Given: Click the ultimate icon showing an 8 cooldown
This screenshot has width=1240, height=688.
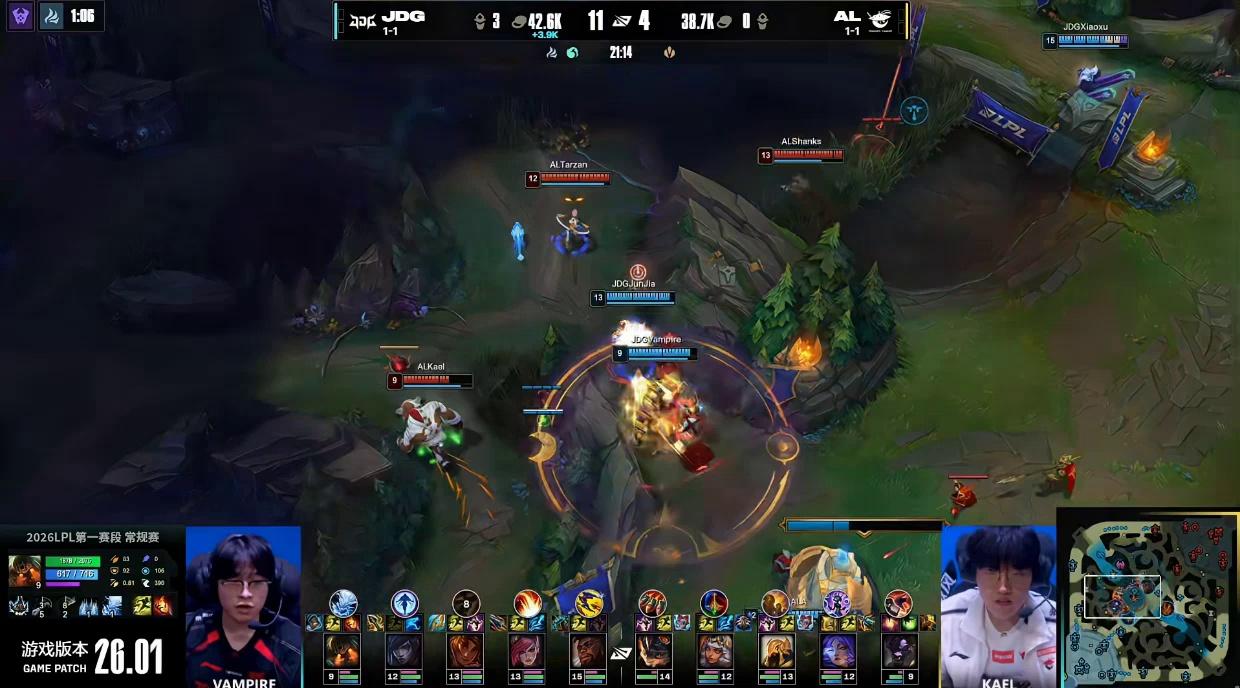Looking at the screenshot, I should [465, 603].
